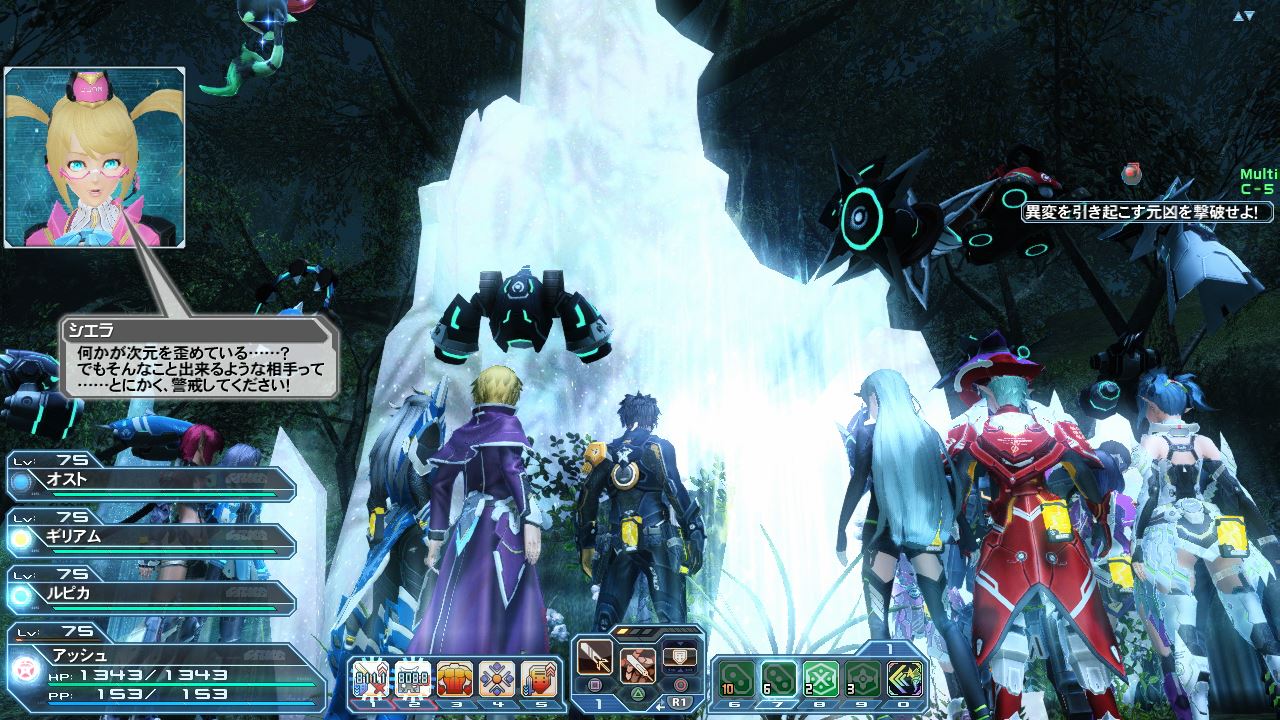Select party member ルピカ's status row
Screen dimensions: 1280x720
coord(150,594)
